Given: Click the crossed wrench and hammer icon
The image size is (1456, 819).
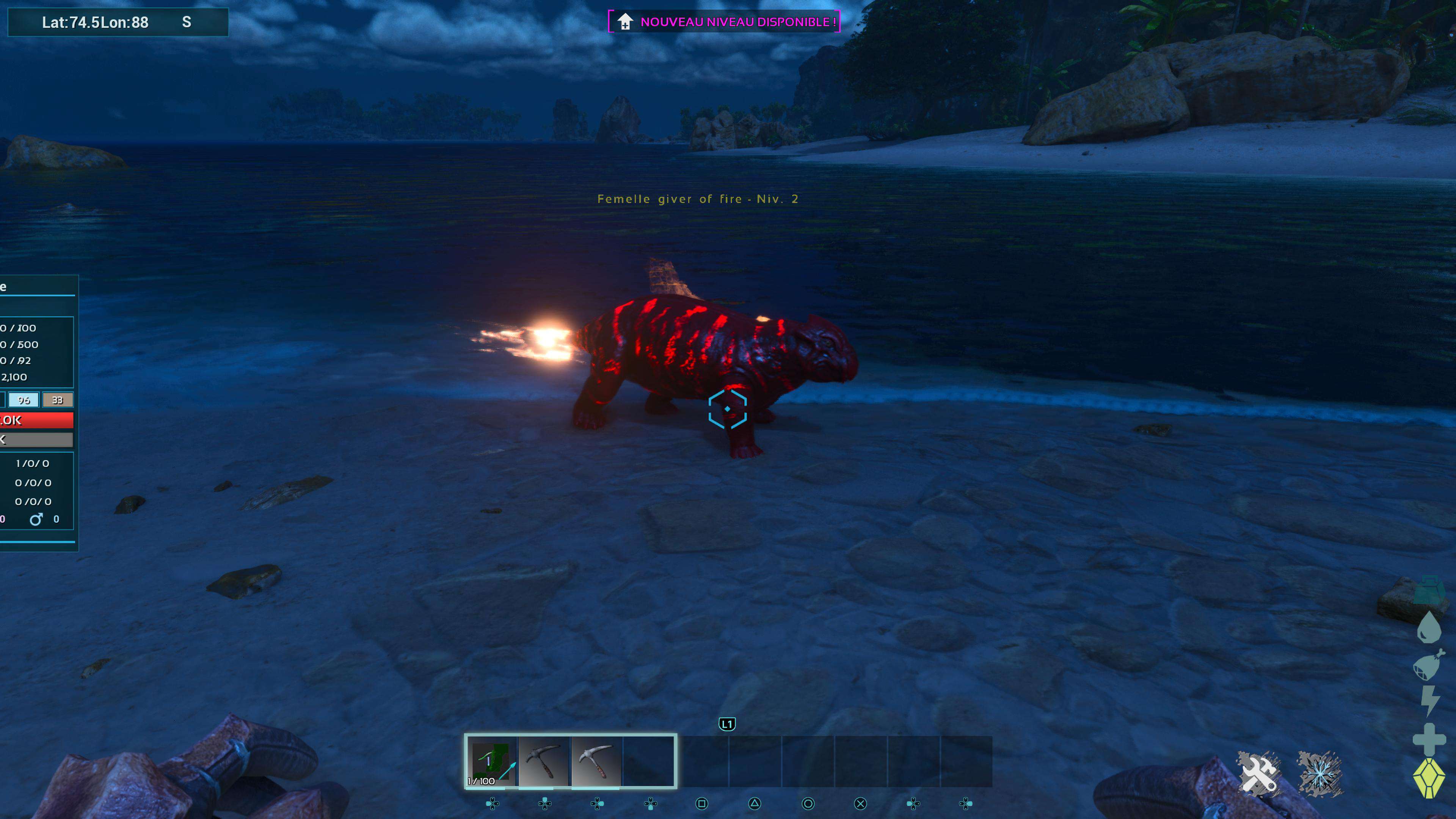Looking at the screenshot, I should point(1258,773).
